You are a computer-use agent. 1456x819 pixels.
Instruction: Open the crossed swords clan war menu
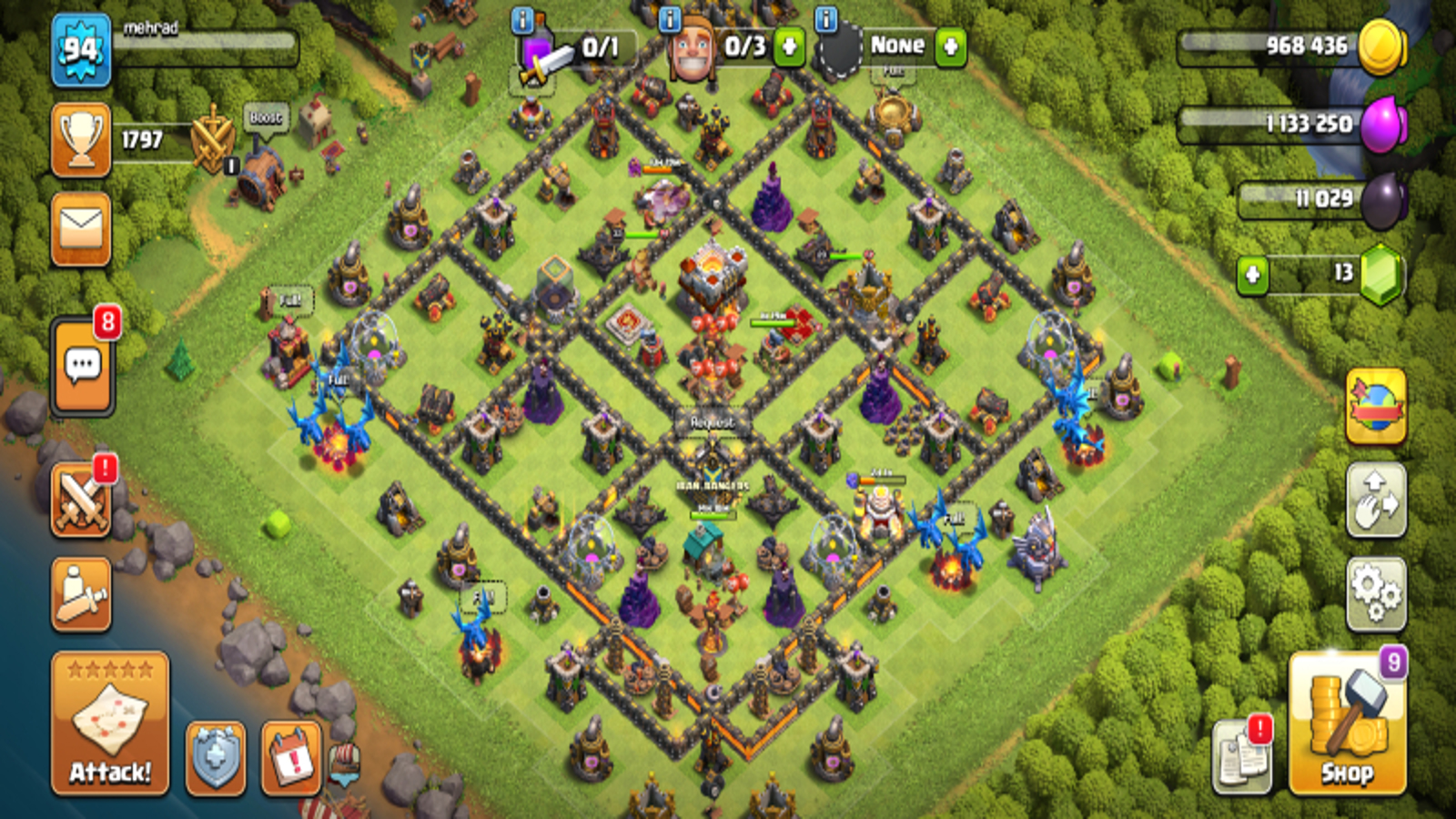pyautogui.click(x=81, y=500)
